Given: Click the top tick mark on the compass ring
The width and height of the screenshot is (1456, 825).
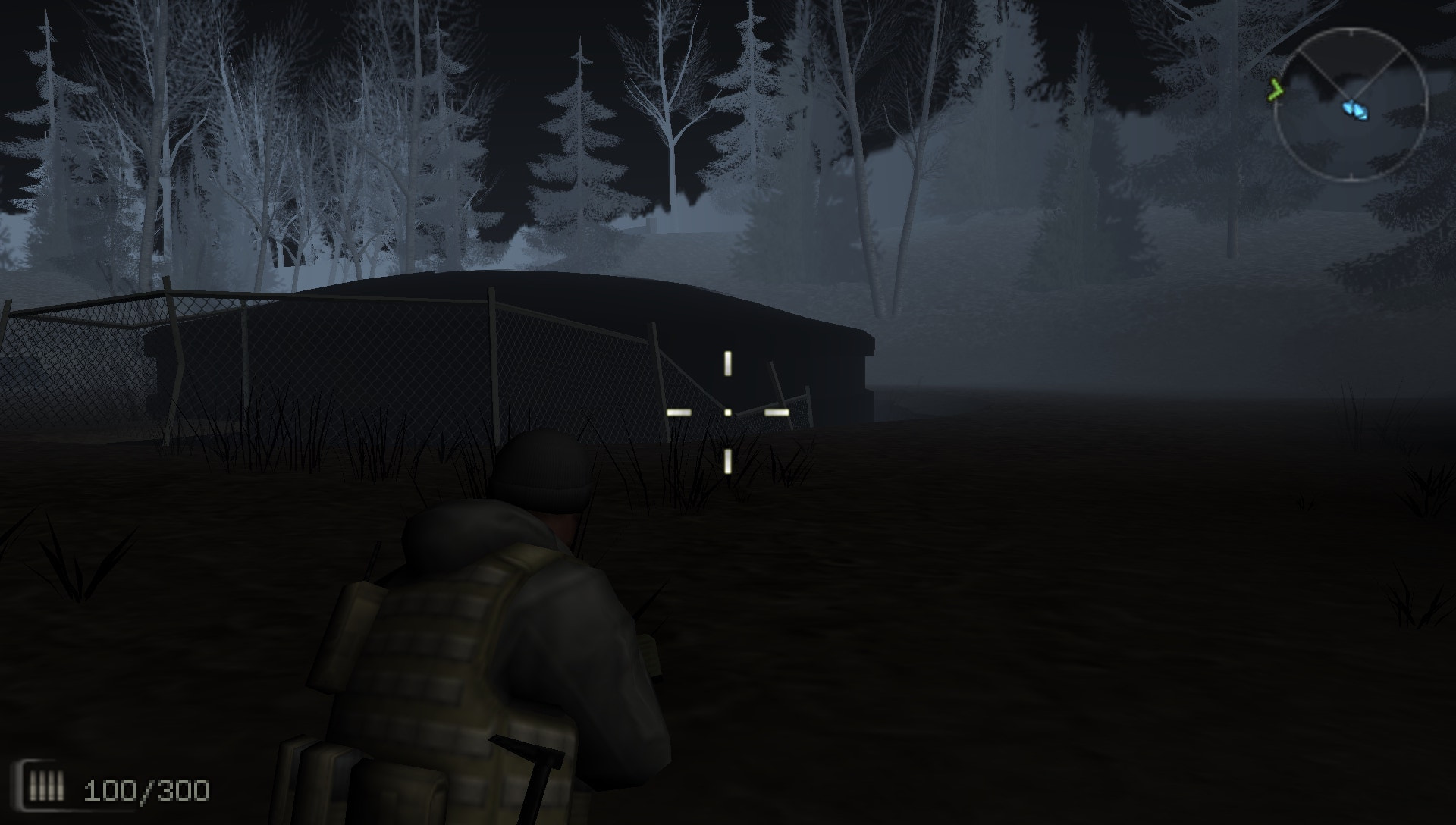Looking at the screenshot, I should click(x=1352, y=32).
